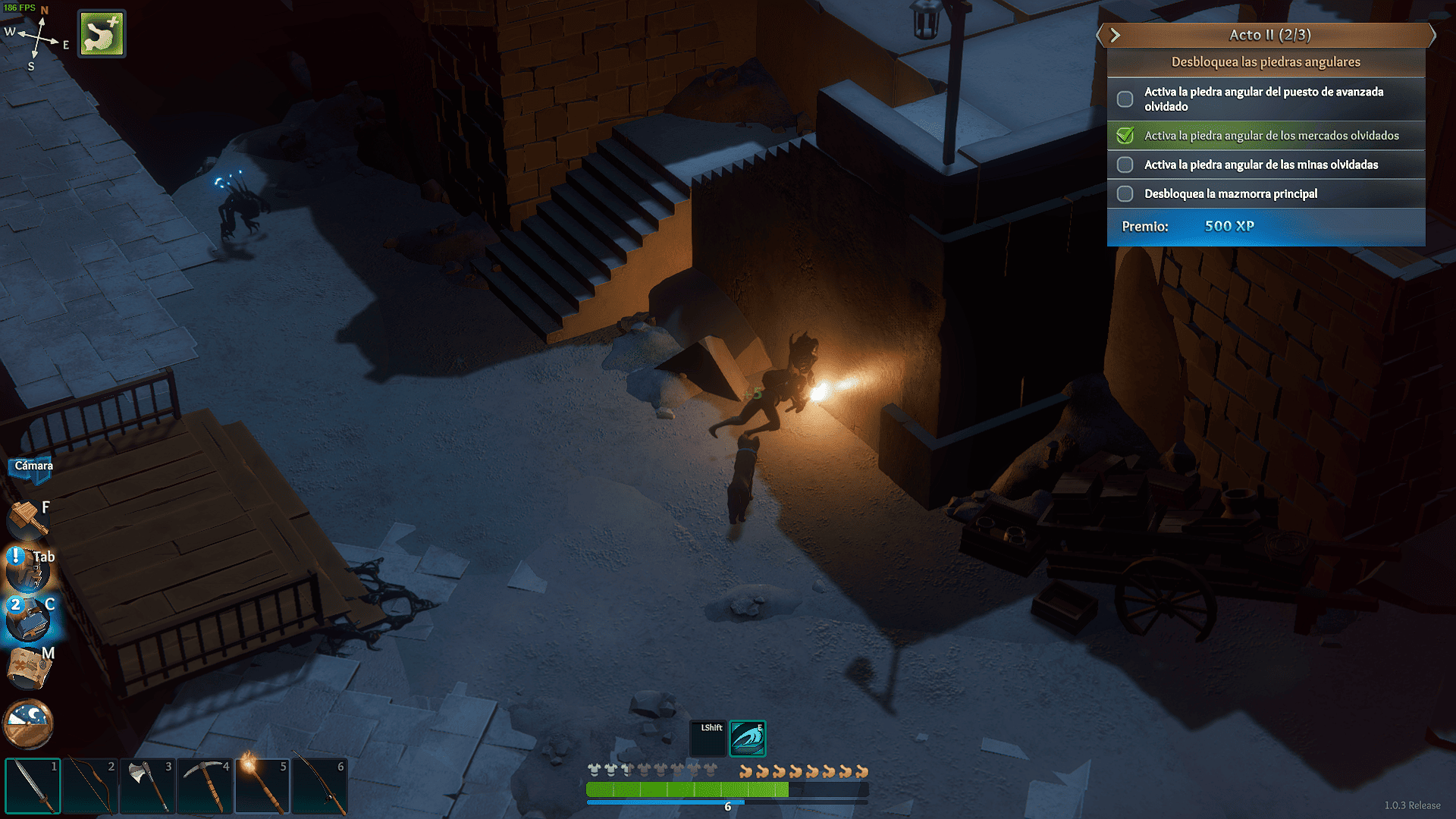Viewport: 1456px width, 819px height.
Task: Select the sword in hotbar slot 1
Action: [33, 786]
